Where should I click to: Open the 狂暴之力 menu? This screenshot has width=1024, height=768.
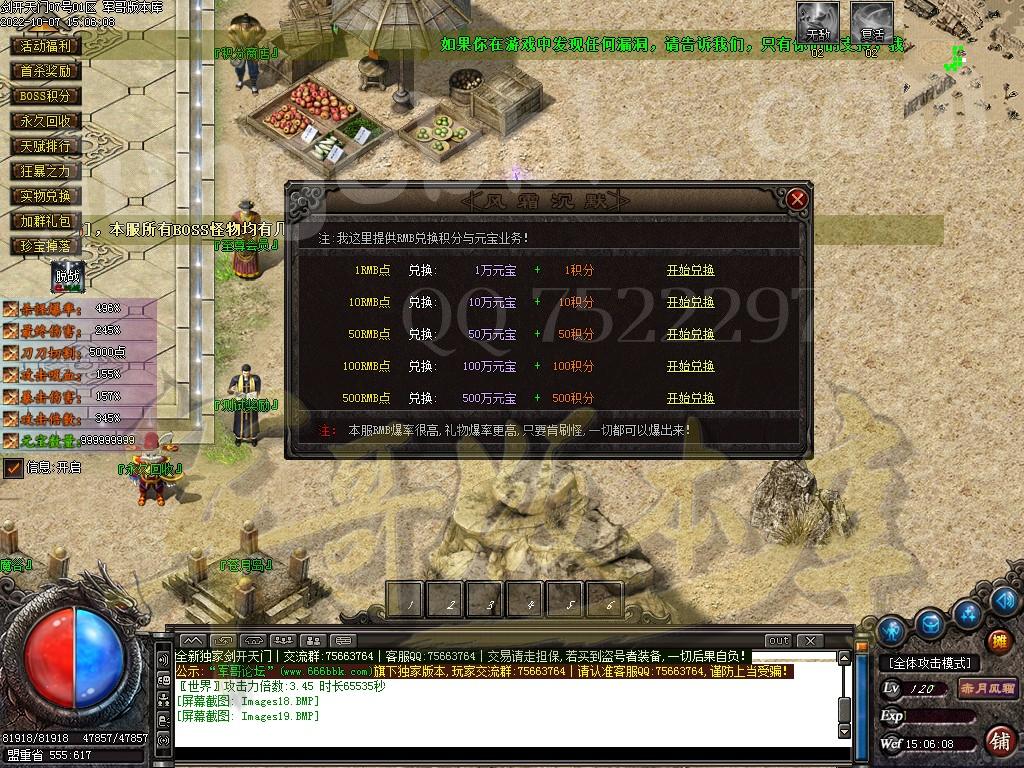click(x=46, y=171)
